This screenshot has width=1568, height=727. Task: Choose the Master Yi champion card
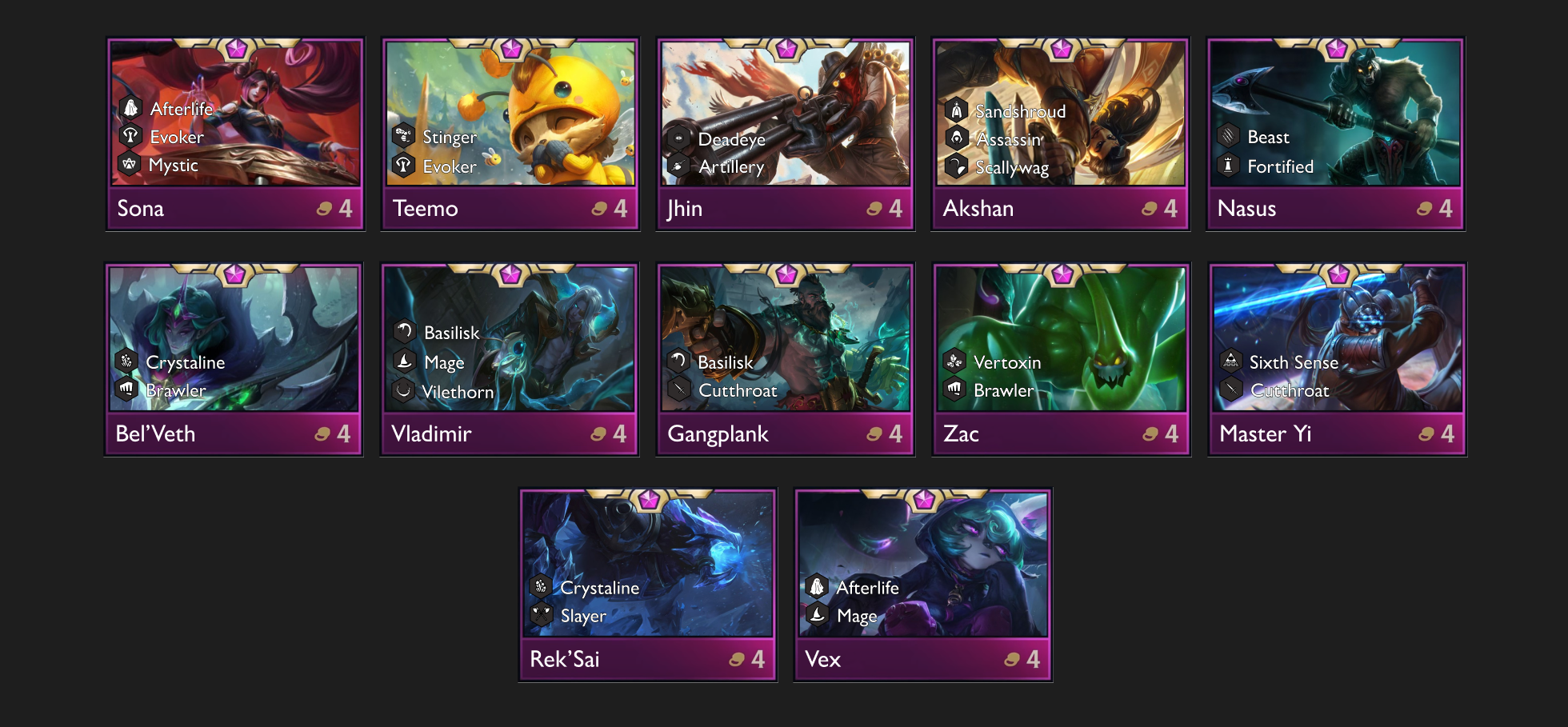point(1338,359)
